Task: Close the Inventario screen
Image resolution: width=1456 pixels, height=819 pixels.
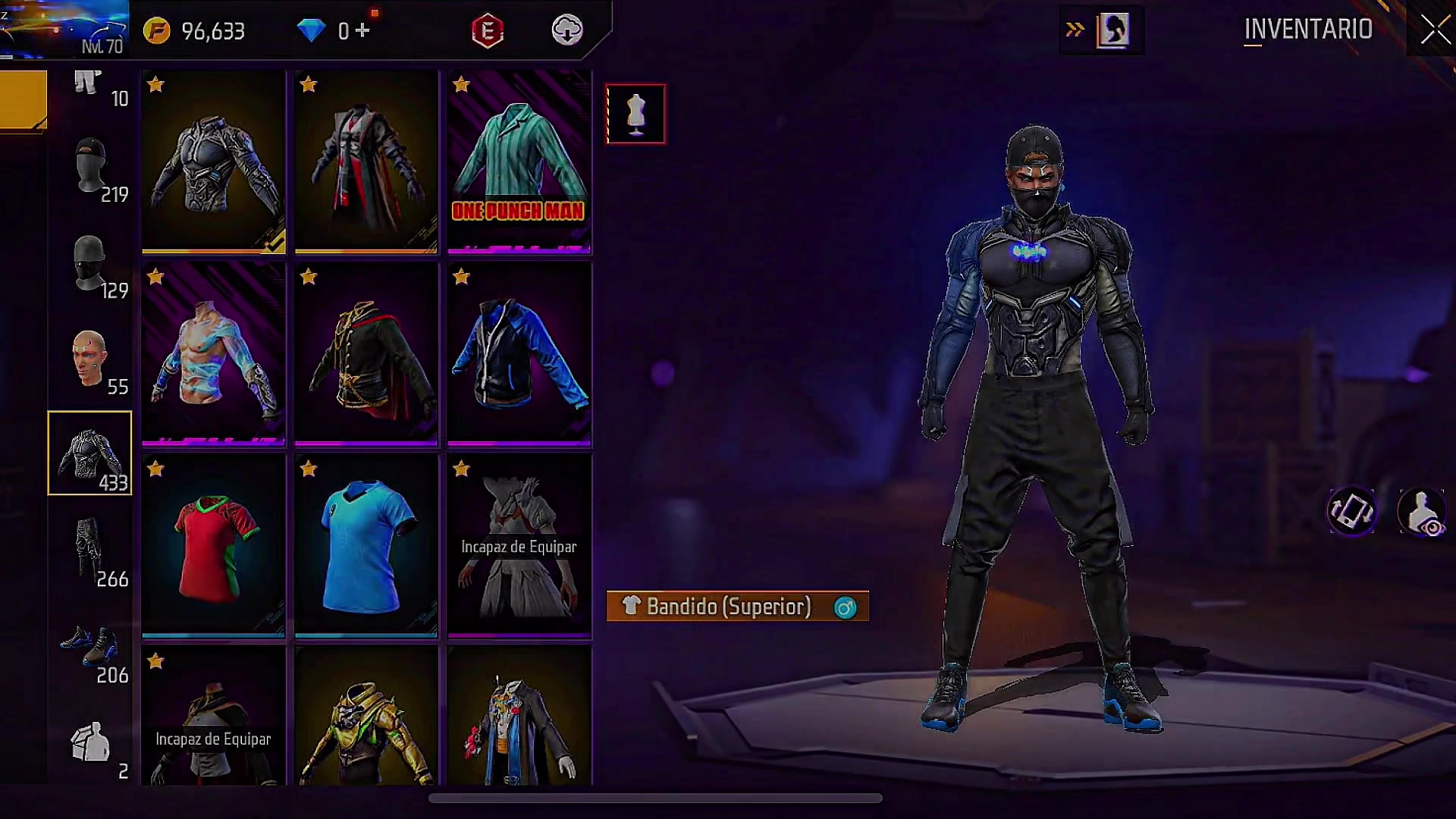Action: point(1434,30)
